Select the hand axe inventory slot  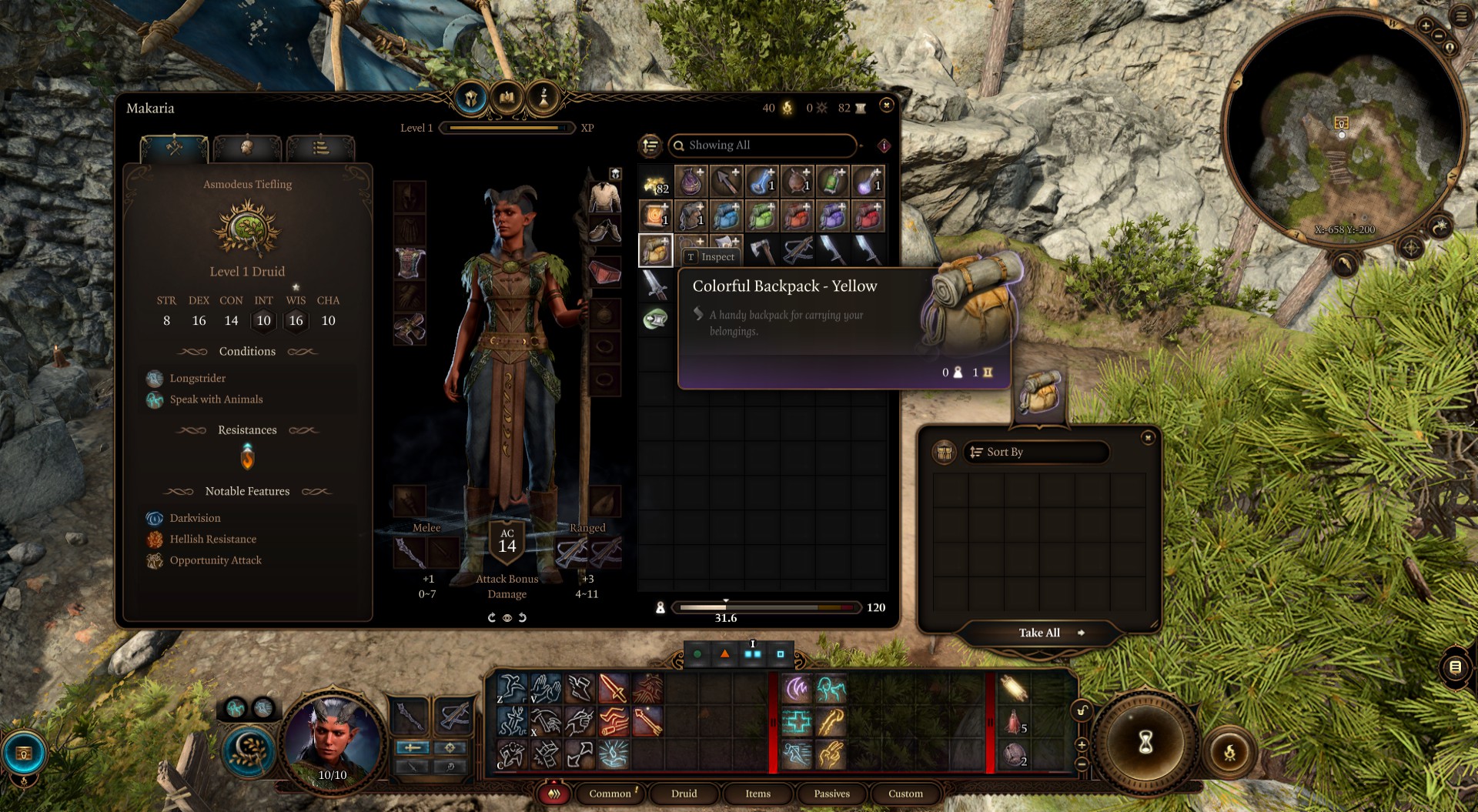[761, 251]
